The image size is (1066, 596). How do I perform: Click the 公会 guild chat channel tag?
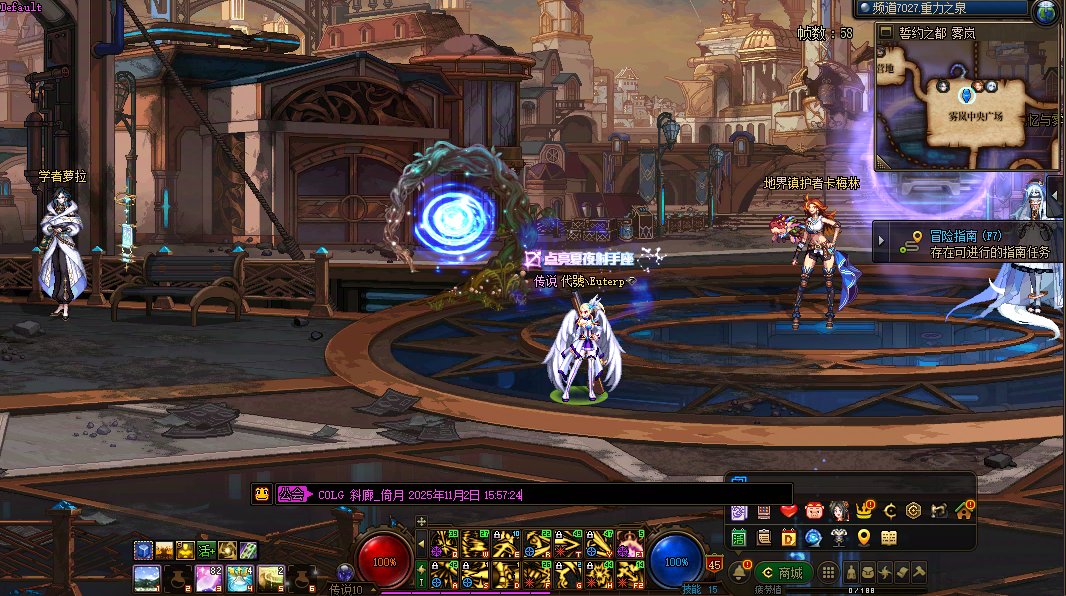point(293,494)
